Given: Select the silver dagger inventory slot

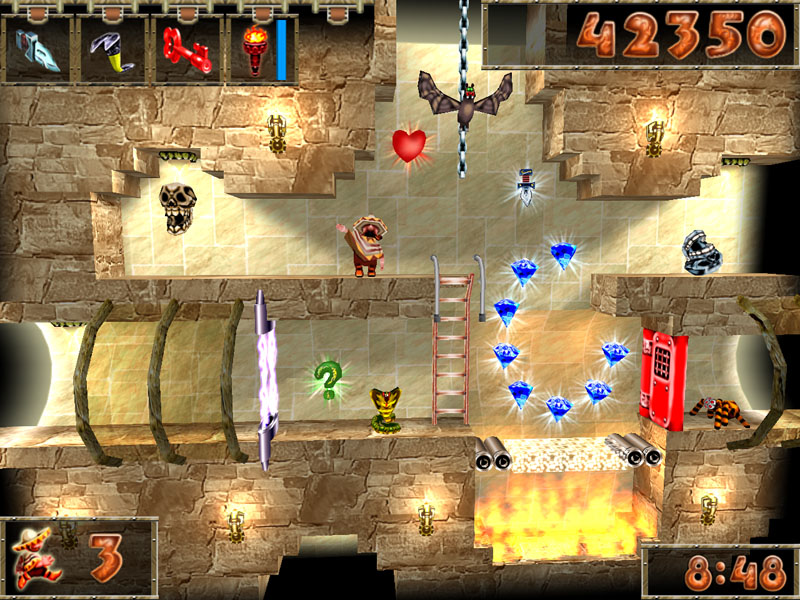Looking at the screenshot, I should (37, 49).
